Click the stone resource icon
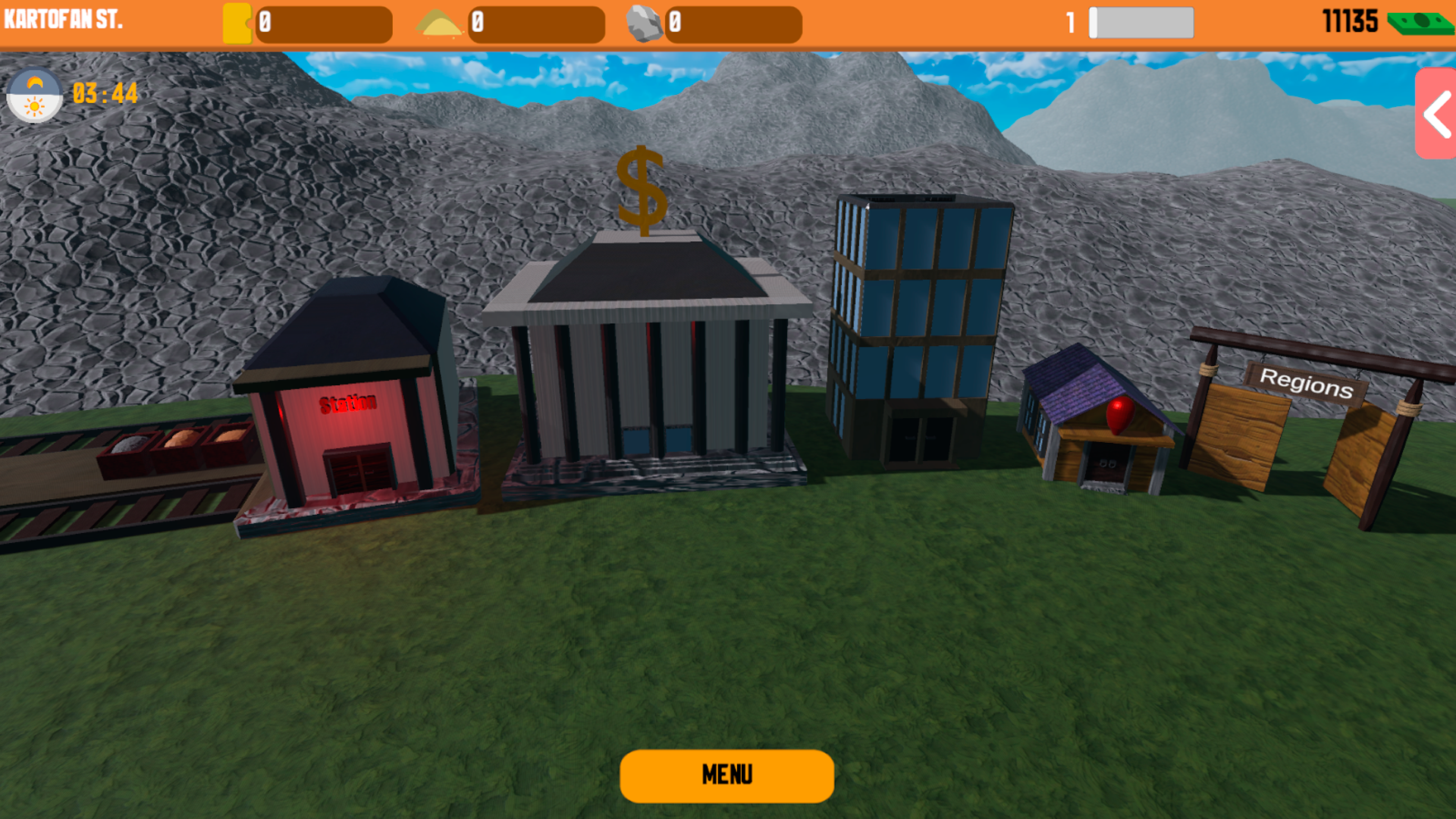The height and width of the screenshot is (819, 1456). click(x=646, y=21)
